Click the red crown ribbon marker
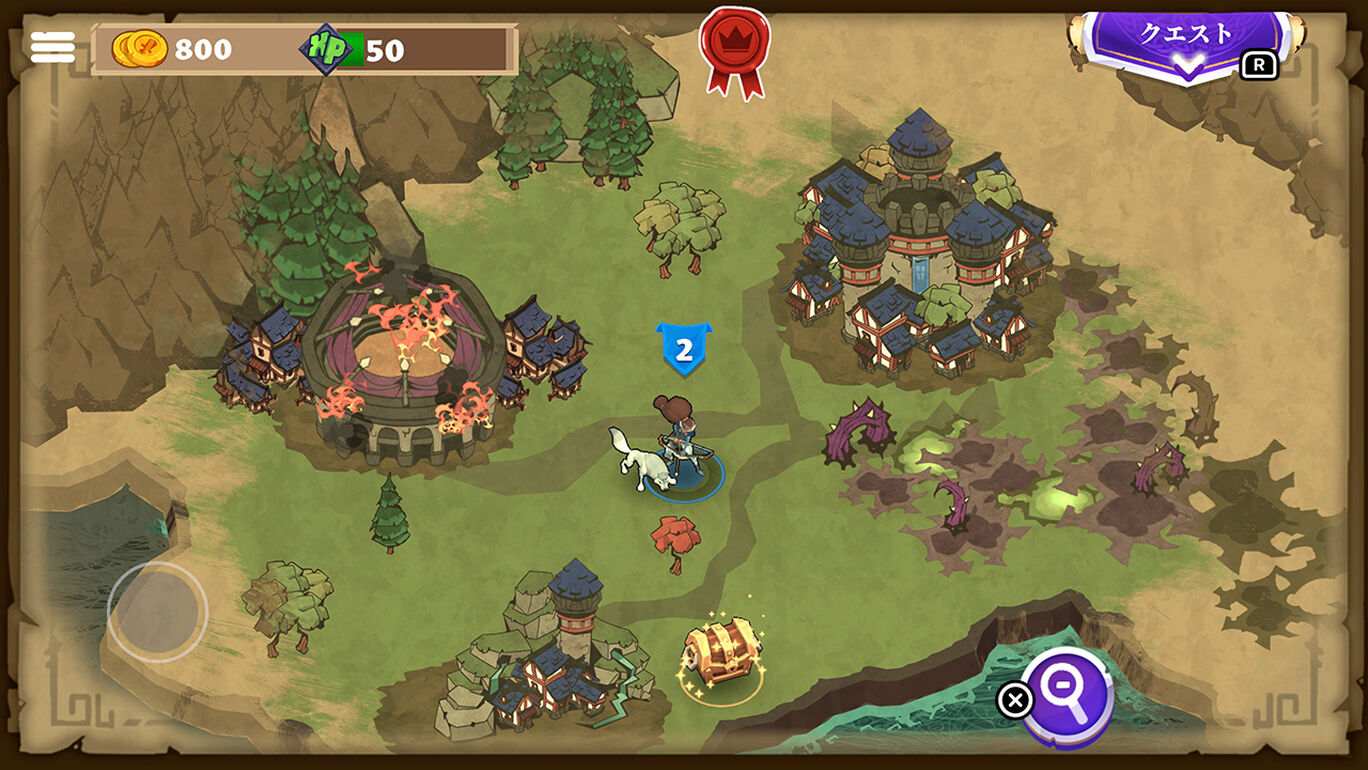1368x770 pixels. point(735,49)
